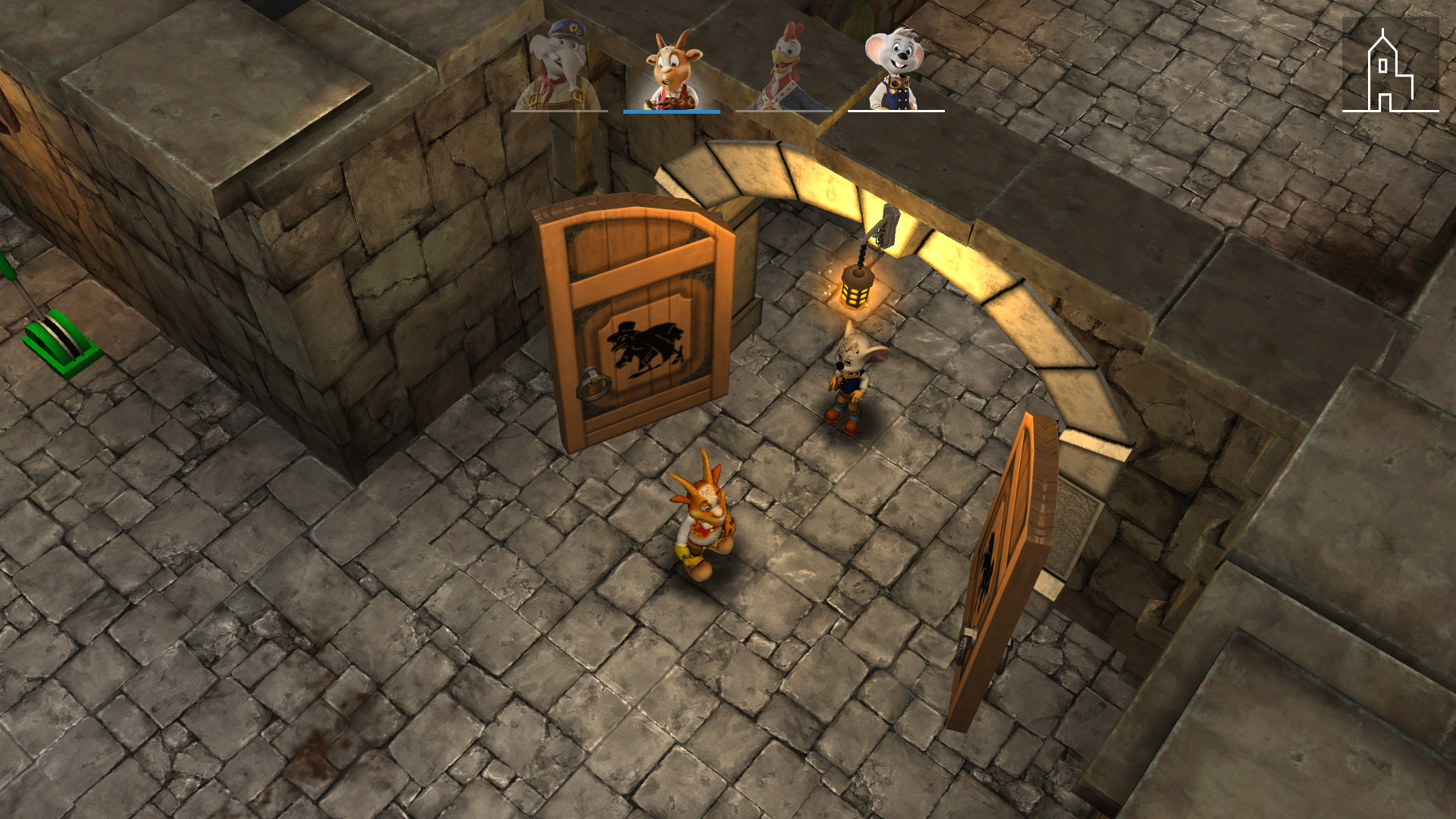
Task: Click the goat's blue health bar
Action: click(671, 111)
